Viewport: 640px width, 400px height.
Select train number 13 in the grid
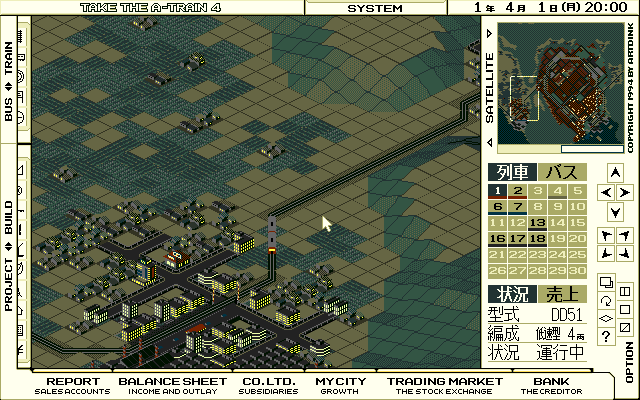(537, 223)
